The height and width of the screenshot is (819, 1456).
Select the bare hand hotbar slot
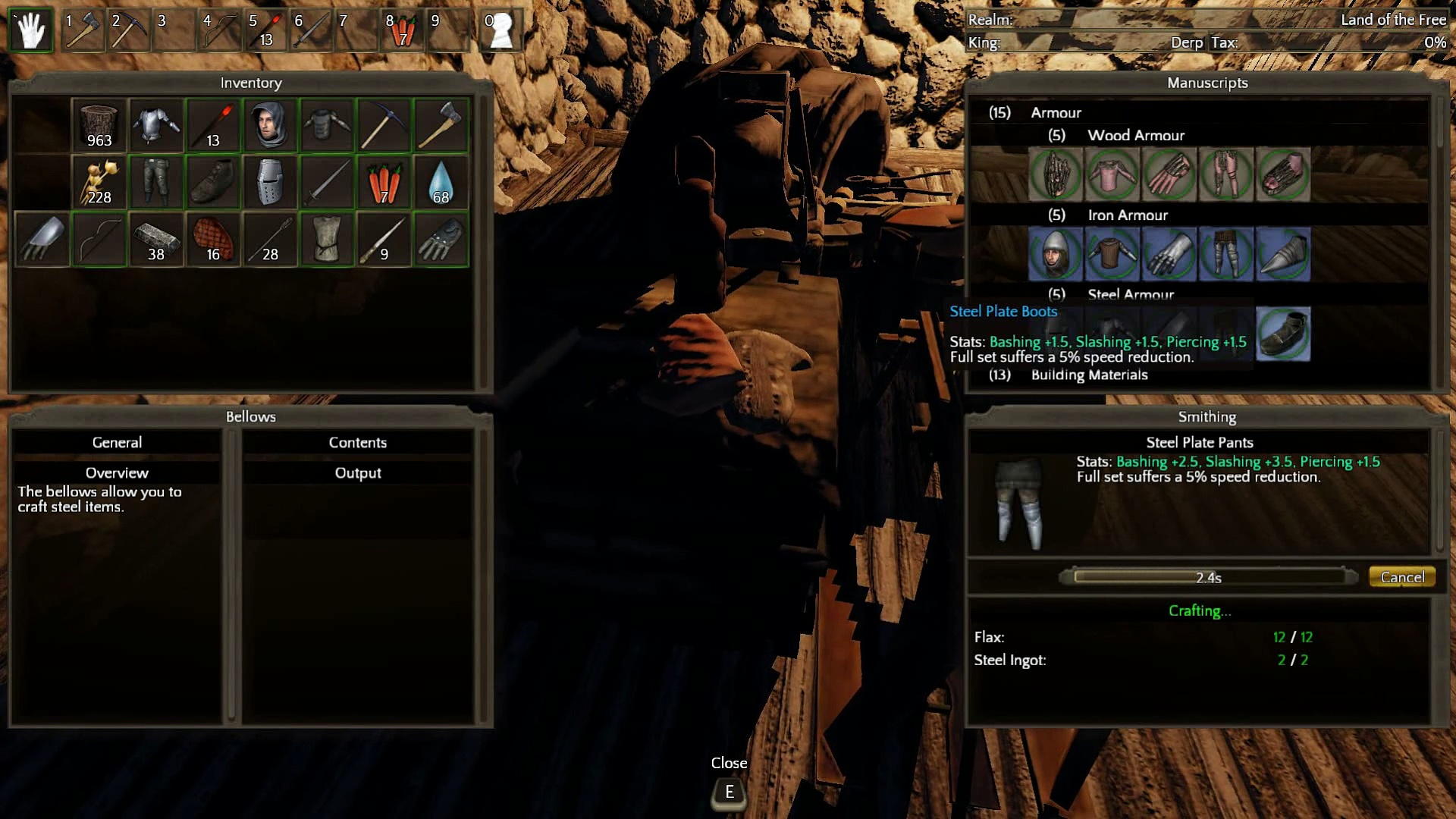pos(31,30)
